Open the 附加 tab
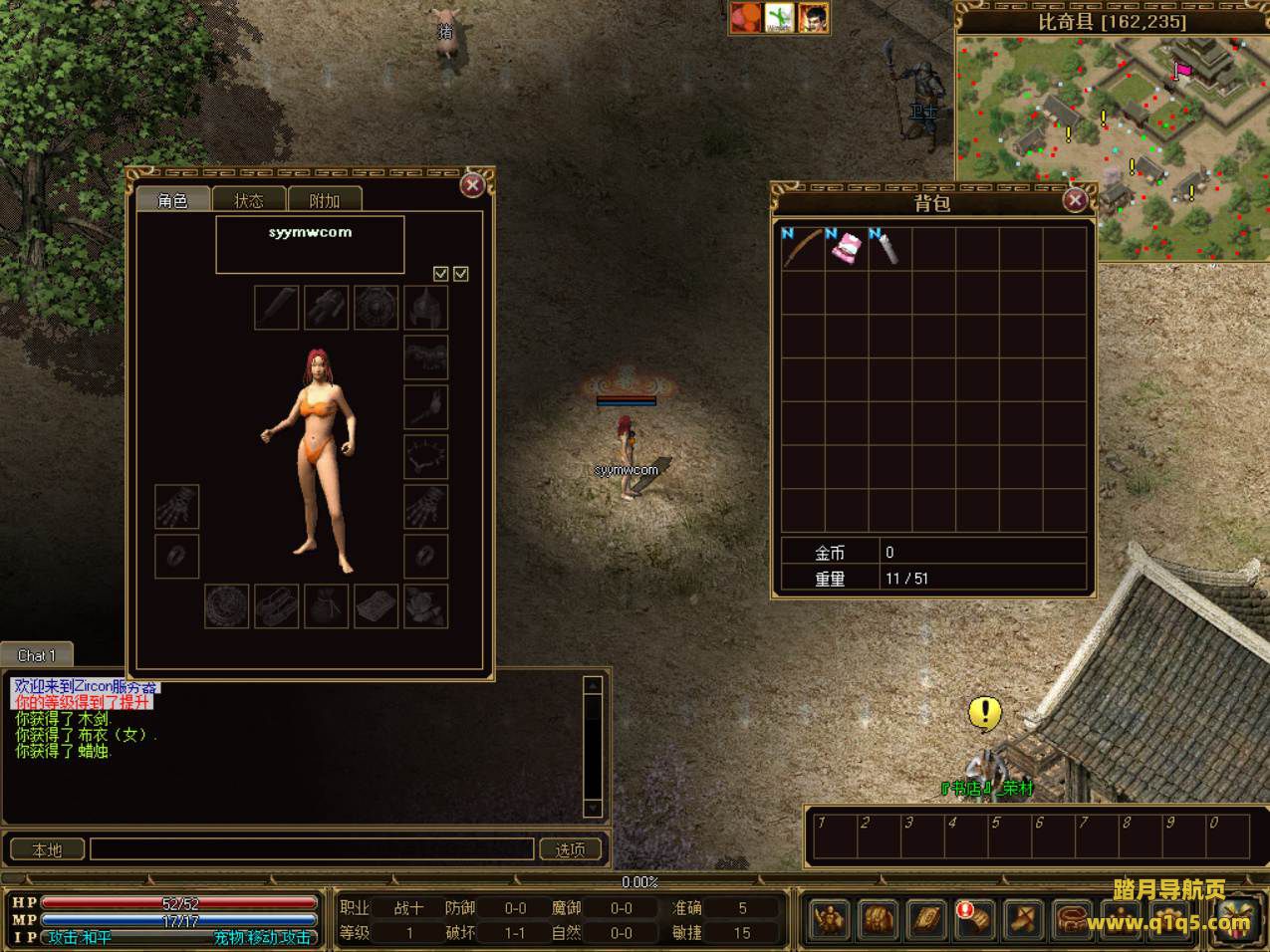Viewport: 1270px width, 952px height. (325, 200)
